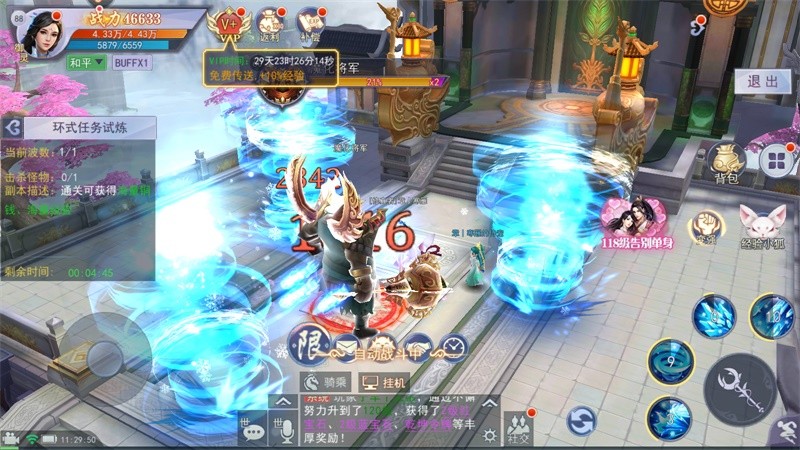Open the four-square menu grid icon

(776, 160)
